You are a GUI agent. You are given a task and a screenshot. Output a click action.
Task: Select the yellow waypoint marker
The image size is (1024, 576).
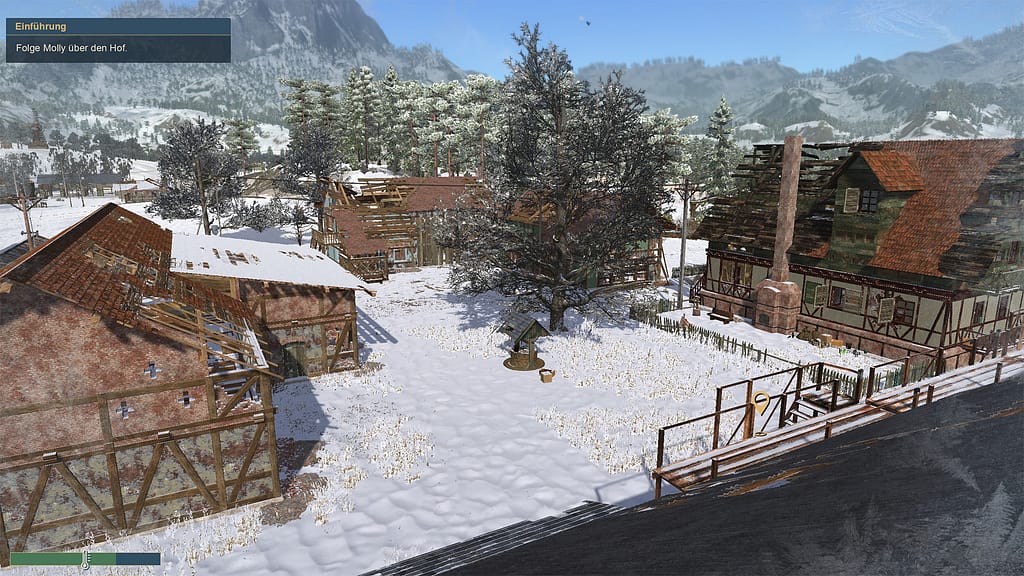(761, 403)
